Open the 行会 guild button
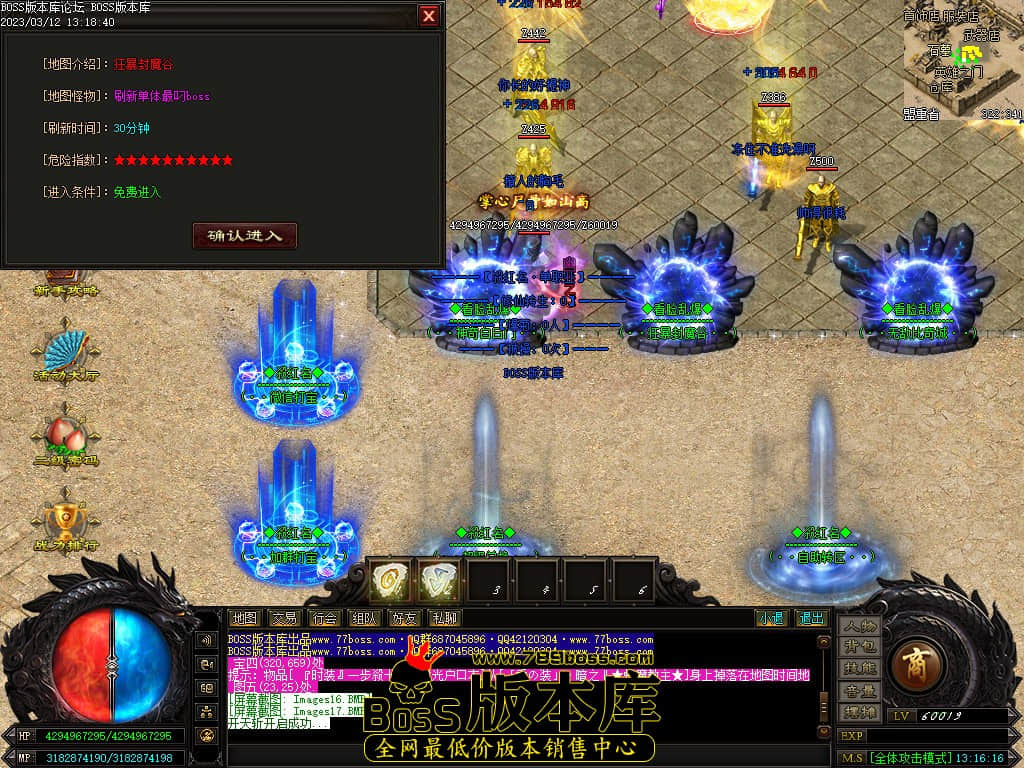Image resolution: width=1024 pixels, height=768 pixels. point(323,618)
